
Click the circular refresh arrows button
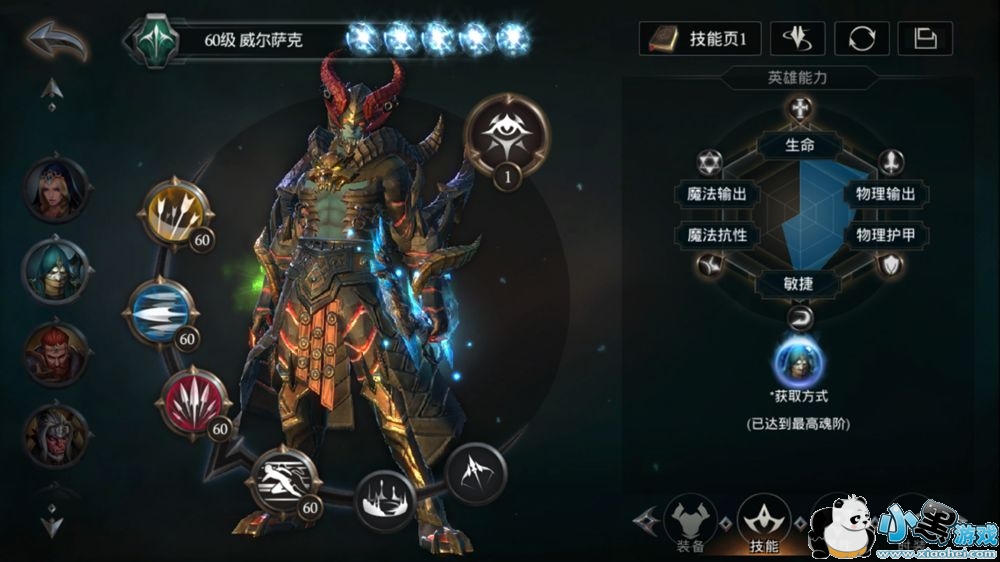[x=861, y=39]
